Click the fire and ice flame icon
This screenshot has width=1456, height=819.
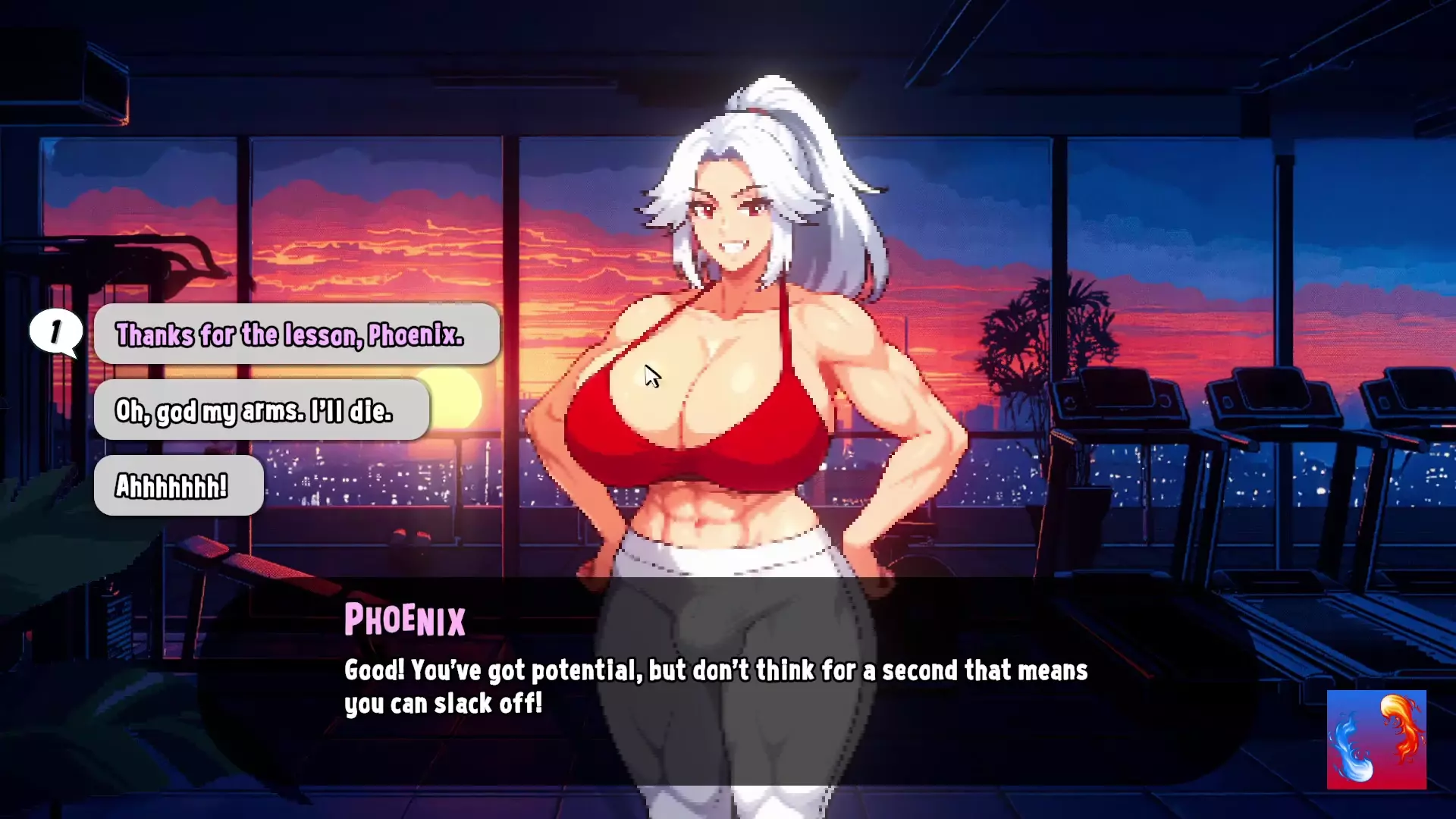point(1376,739)
